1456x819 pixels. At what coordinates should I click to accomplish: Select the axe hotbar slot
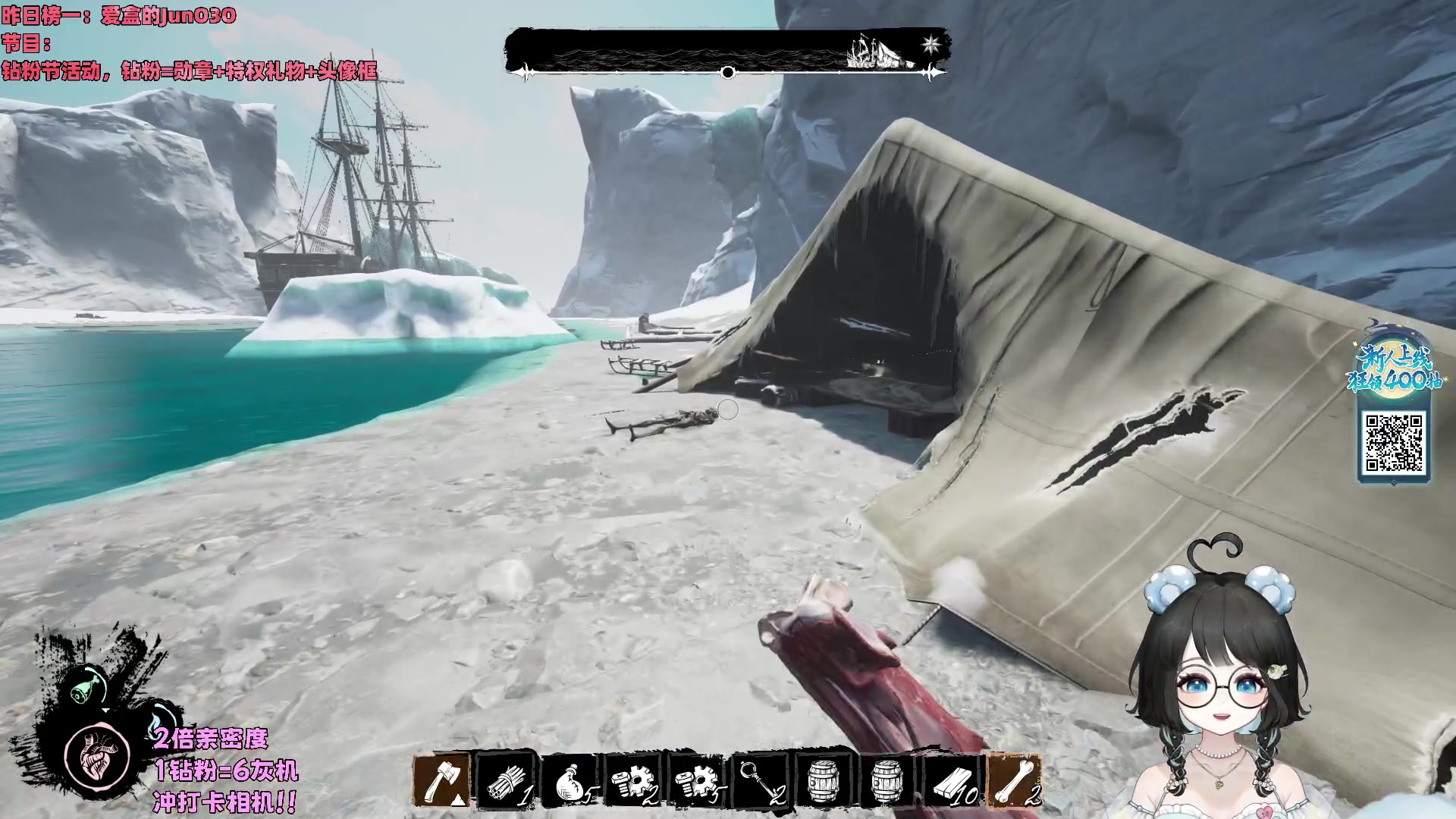(x=442, y=780)
